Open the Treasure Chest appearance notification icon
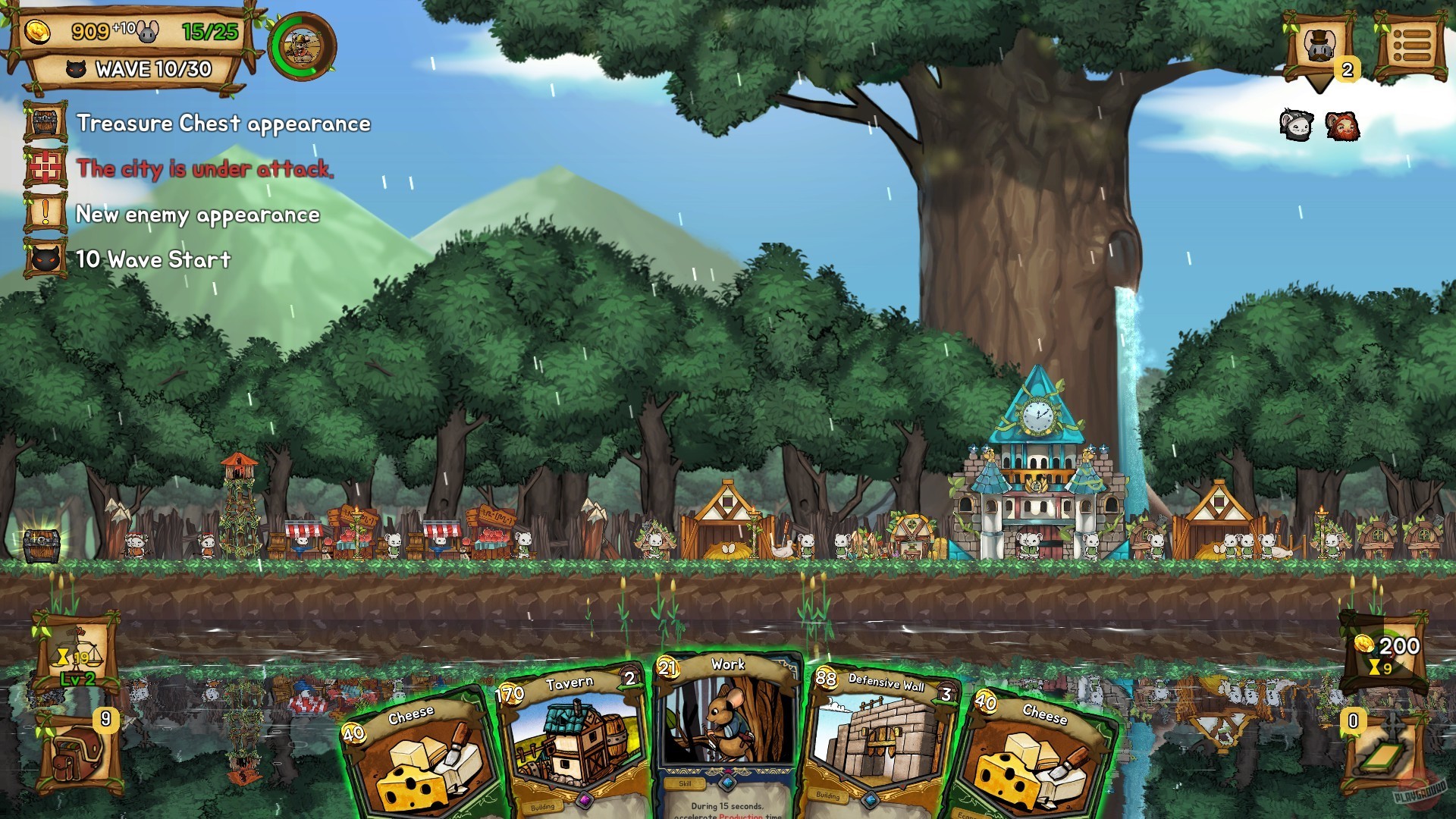Image resolution: width=1456 pixels, height=819 pixels. pyautogui.click(x=47, y=121)
